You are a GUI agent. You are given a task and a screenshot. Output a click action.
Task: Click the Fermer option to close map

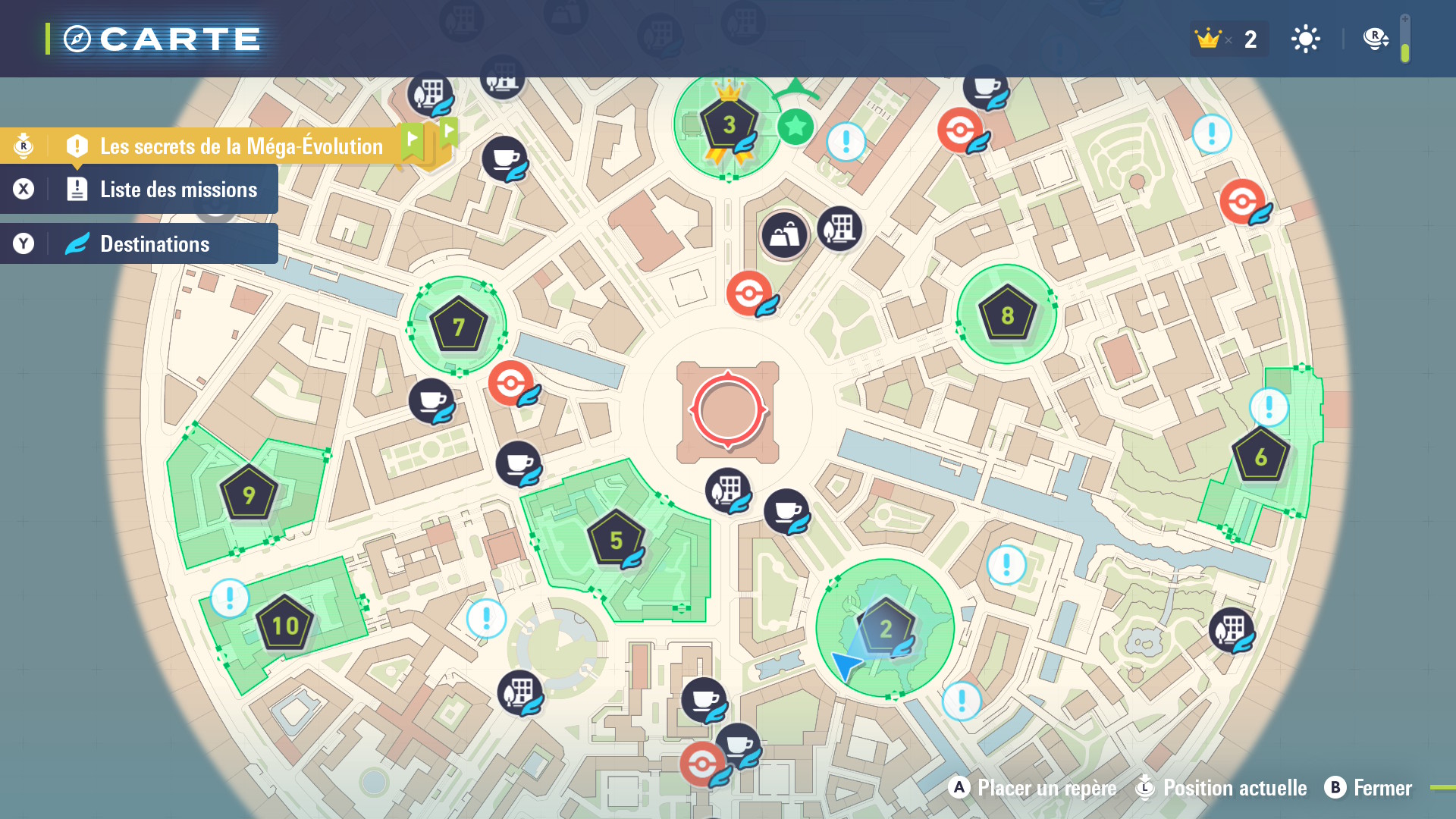point(1369,788)
